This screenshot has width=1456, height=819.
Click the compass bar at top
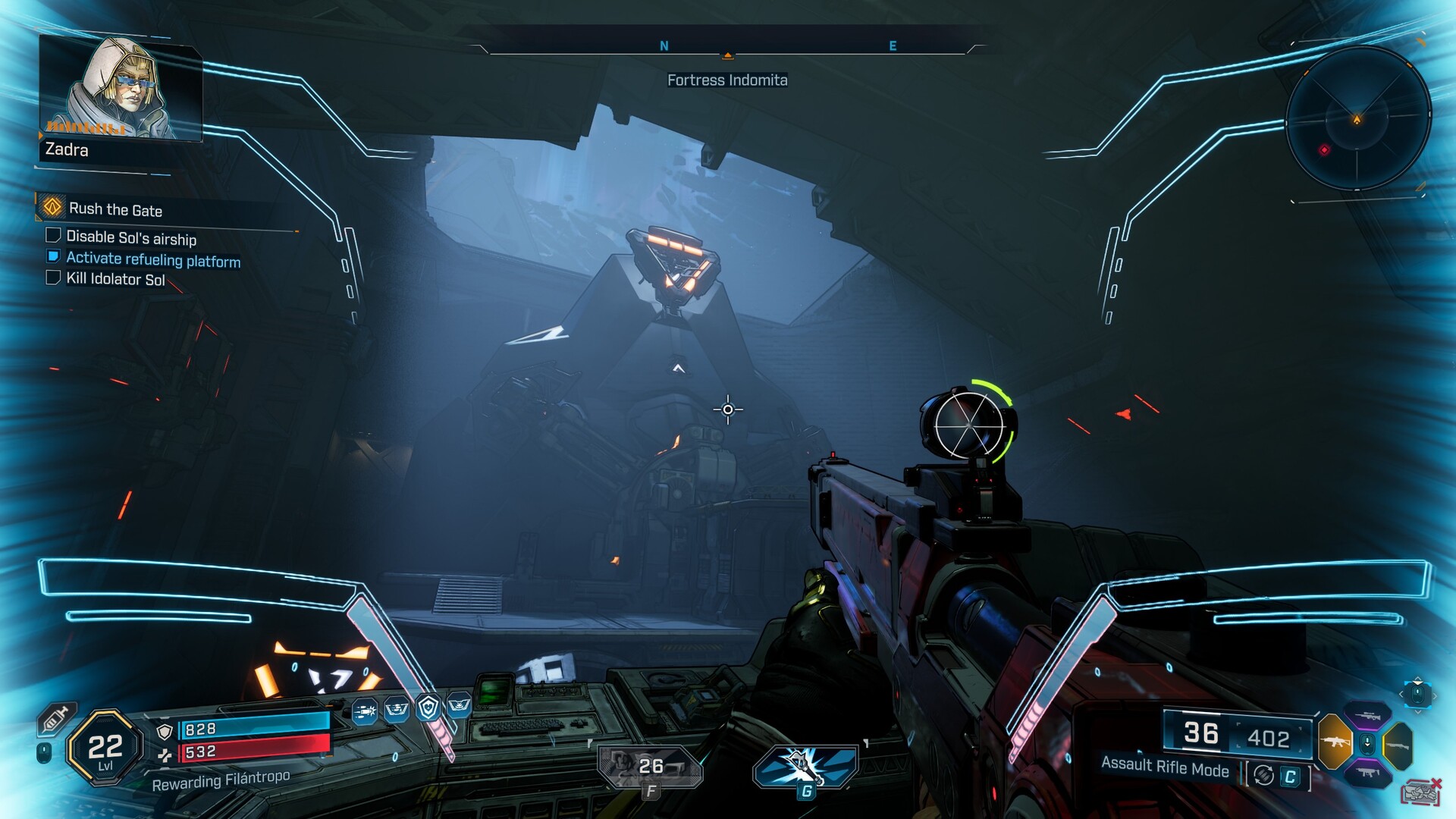pyautogui.click(x=726, y=47)
